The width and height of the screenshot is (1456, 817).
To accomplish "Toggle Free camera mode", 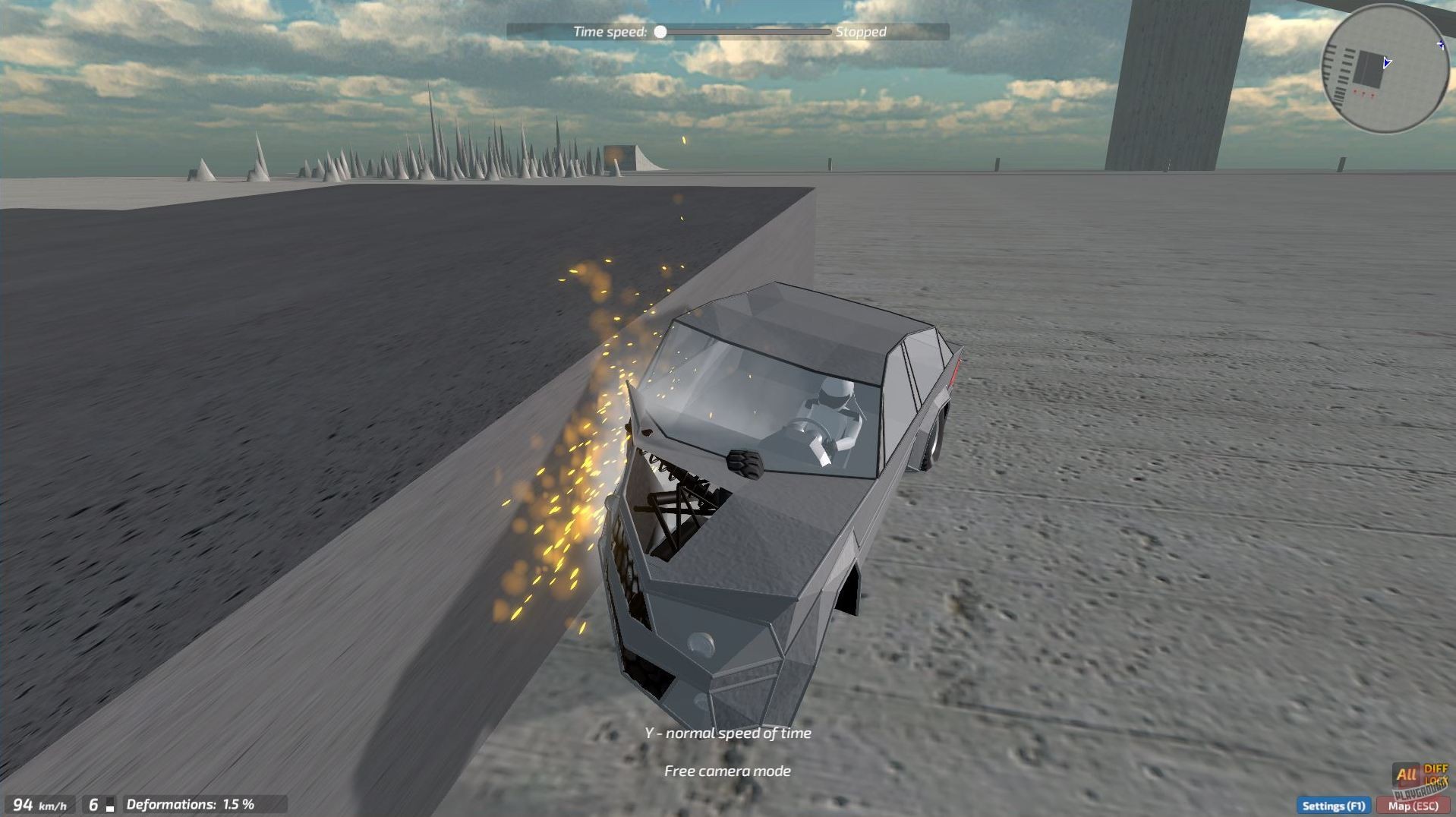I will pyautogui.click(x=726, y=771).
